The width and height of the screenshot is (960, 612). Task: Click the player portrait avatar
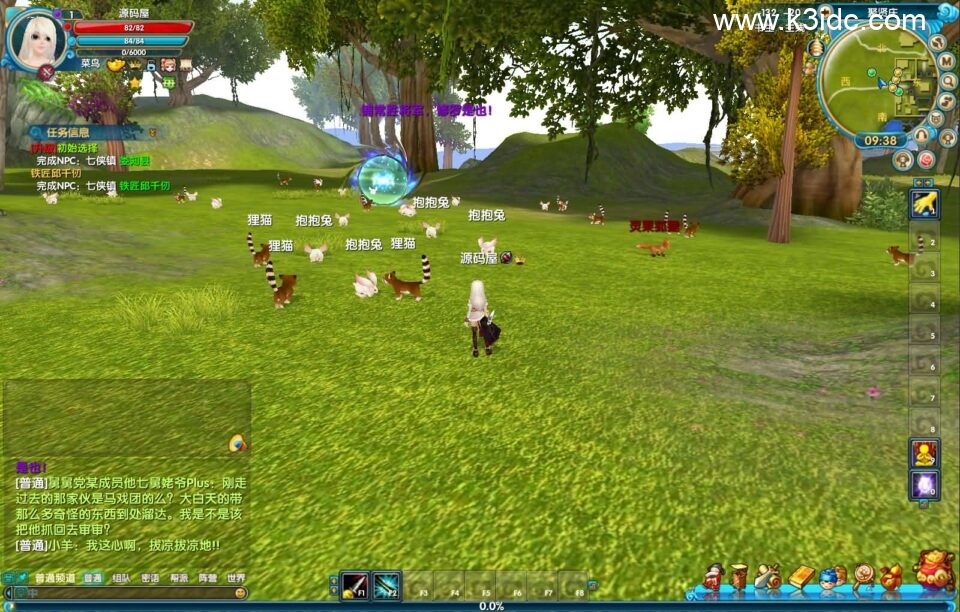tap(36, 38)
